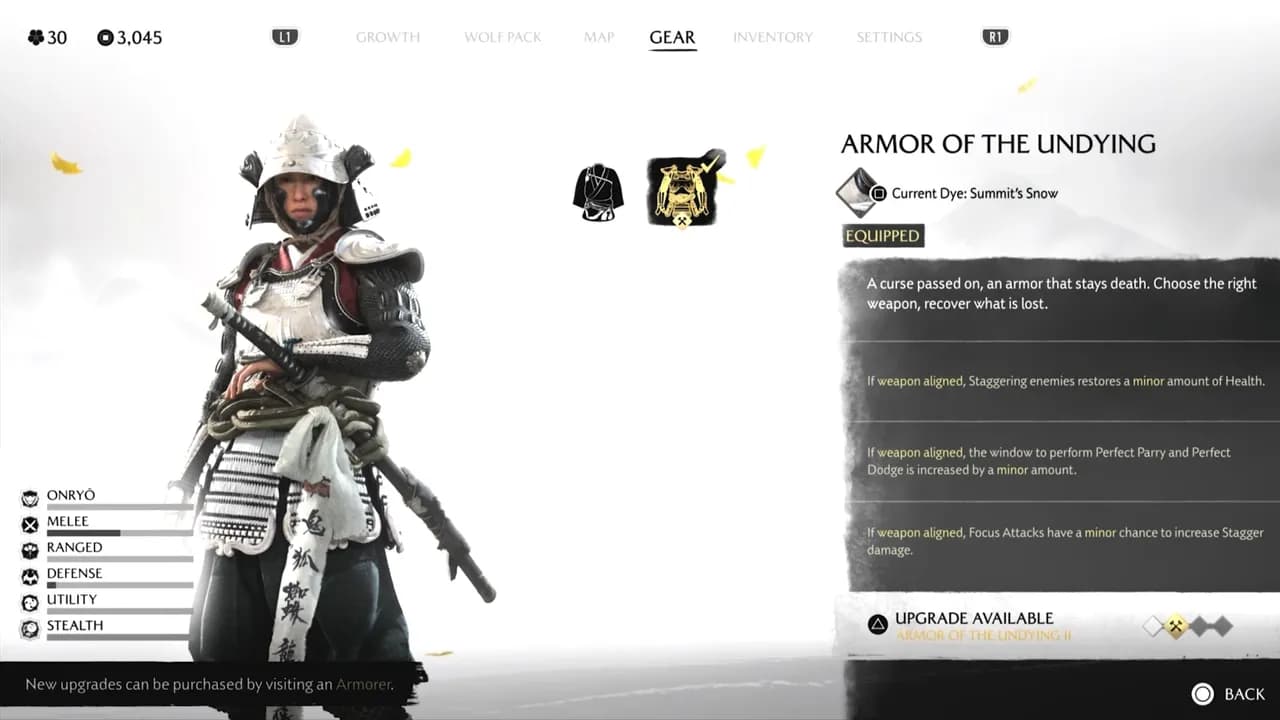Switch to the Growth tab
The image size is (1280, 720).
tap(388, 37)
